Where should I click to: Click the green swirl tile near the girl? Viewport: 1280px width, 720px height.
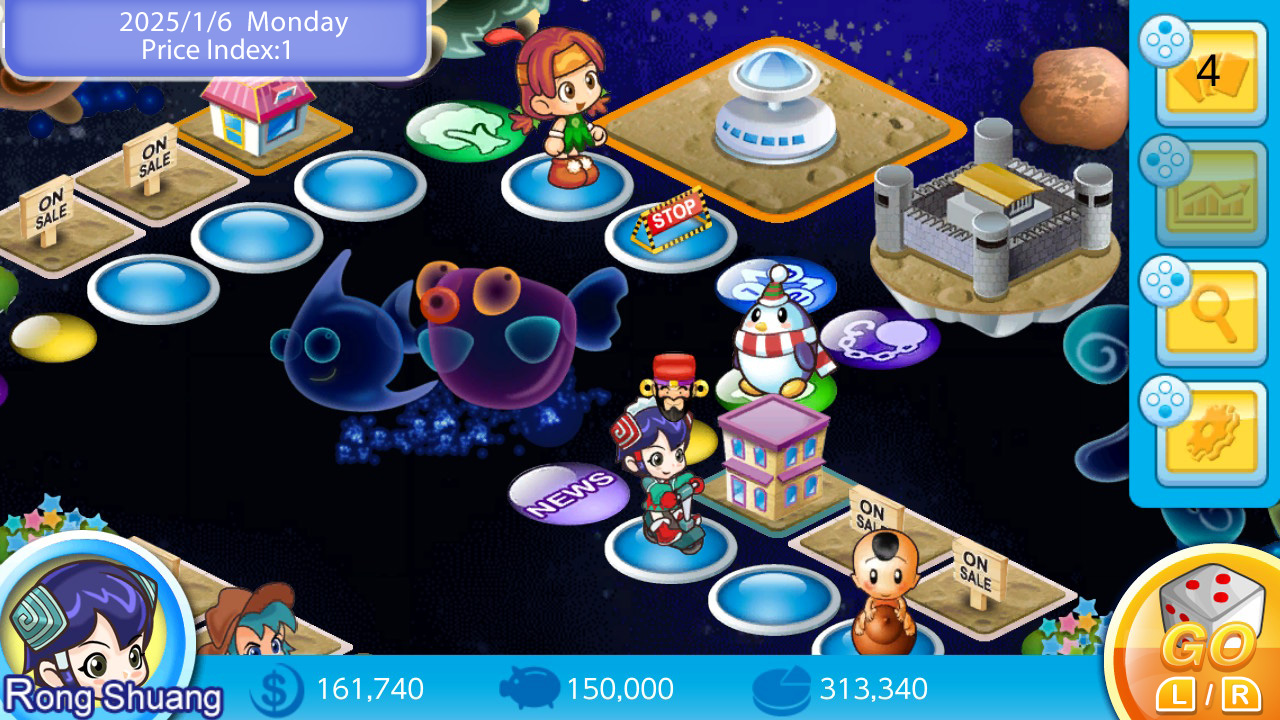coord(461,130)
